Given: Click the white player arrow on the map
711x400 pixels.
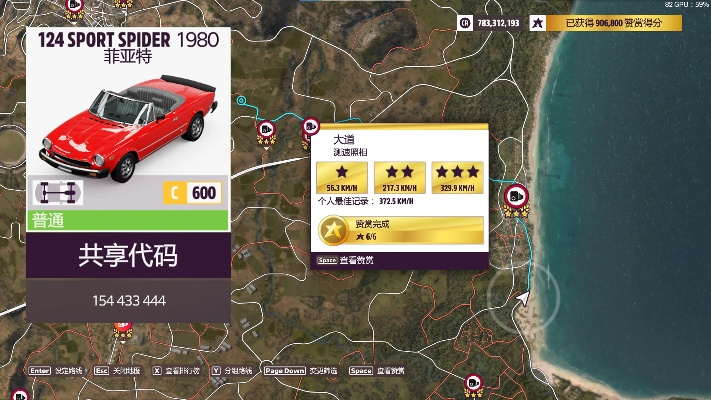Looking at the screenshot, I should click(522, 296).
